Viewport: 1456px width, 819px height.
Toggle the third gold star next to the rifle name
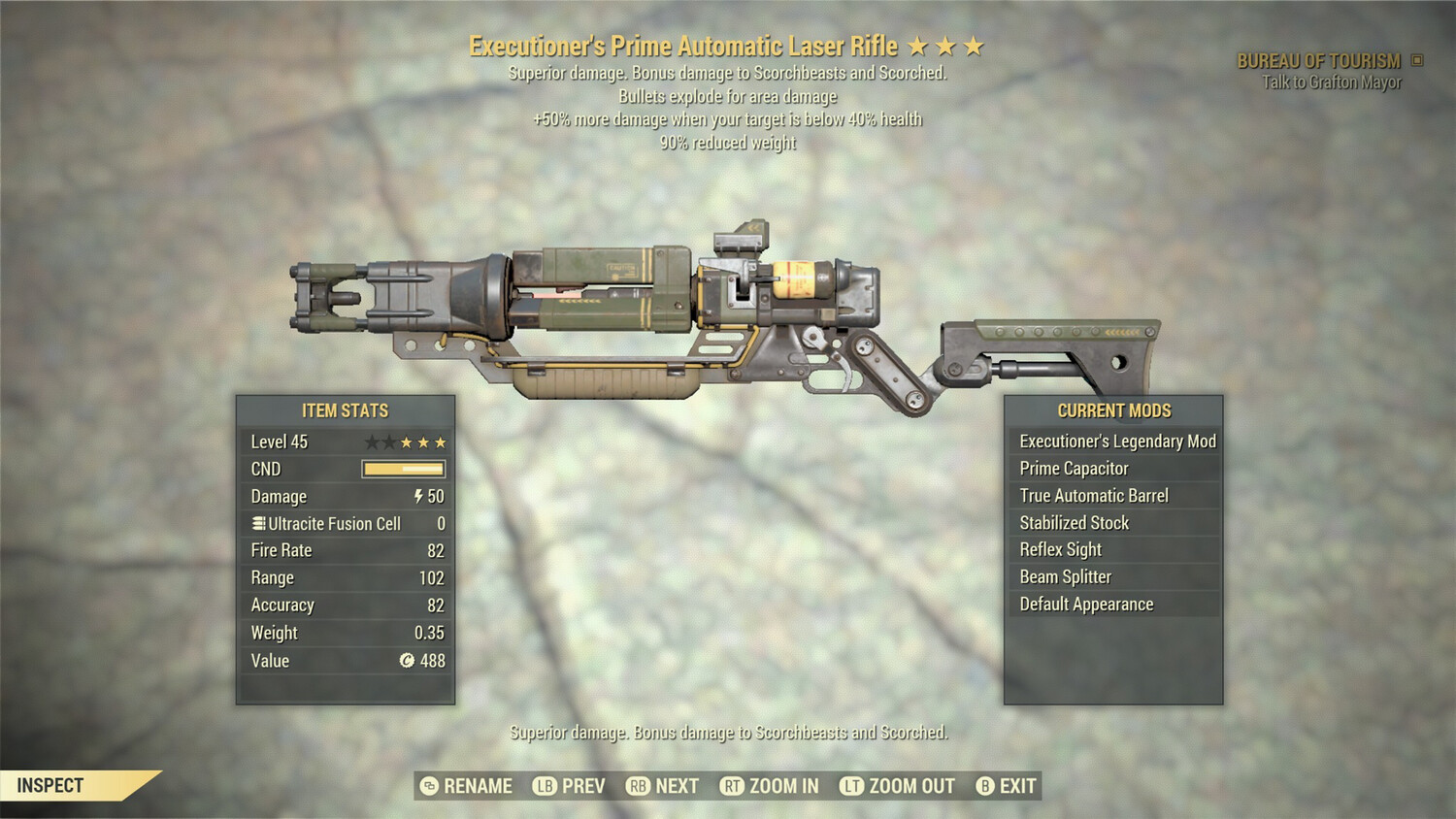click(976, 46)
